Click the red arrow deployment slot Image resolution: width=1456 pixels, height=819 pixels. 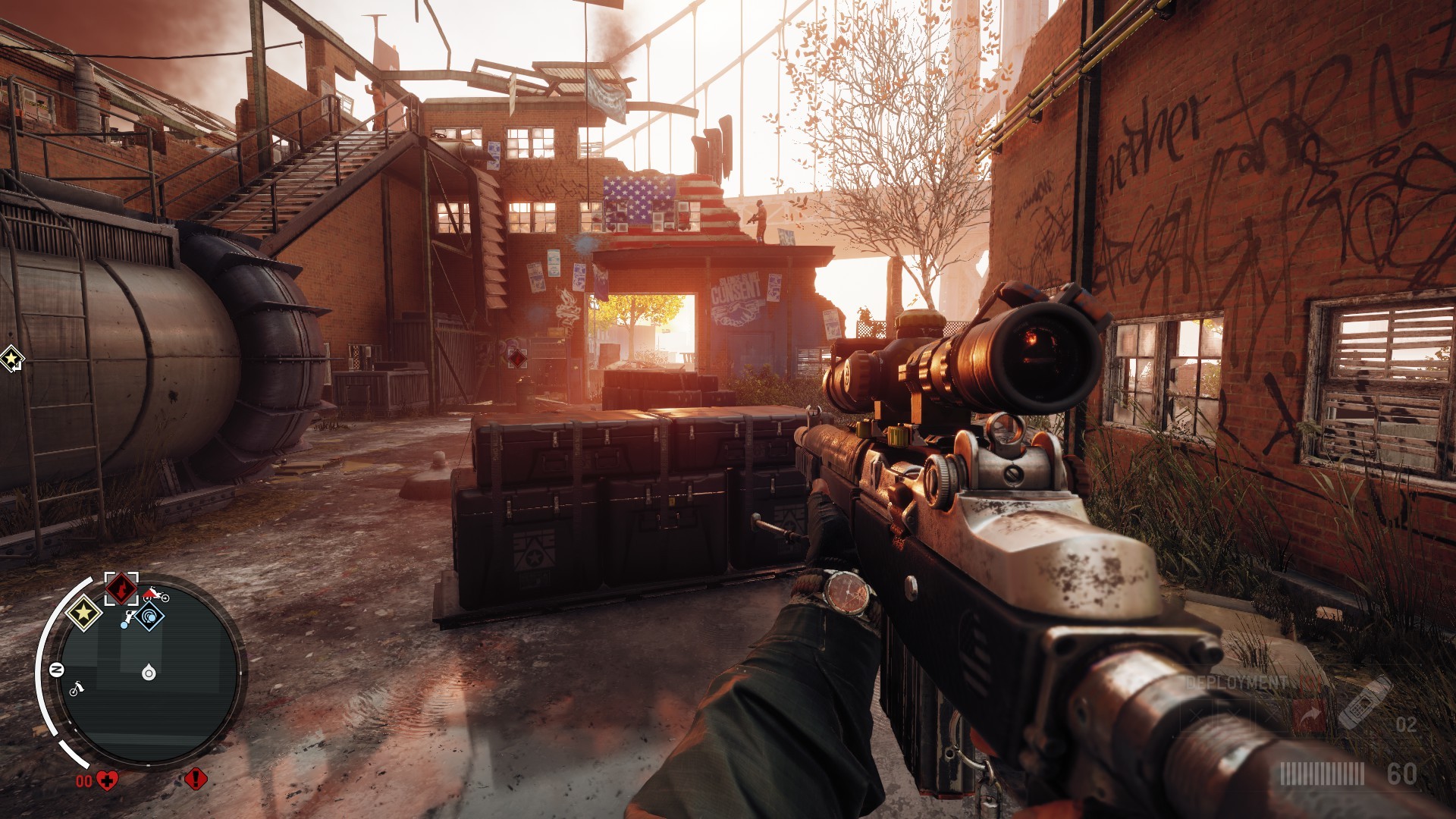point(1308,714)
